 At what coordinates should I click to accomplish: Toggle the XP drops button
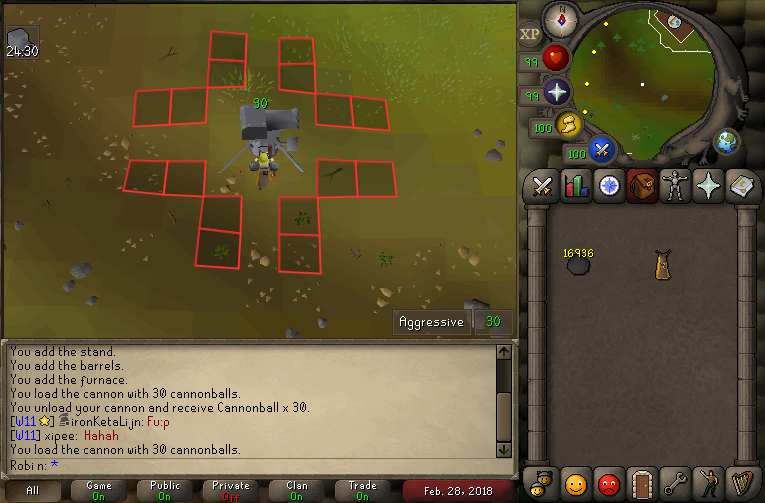coord(530,34)
